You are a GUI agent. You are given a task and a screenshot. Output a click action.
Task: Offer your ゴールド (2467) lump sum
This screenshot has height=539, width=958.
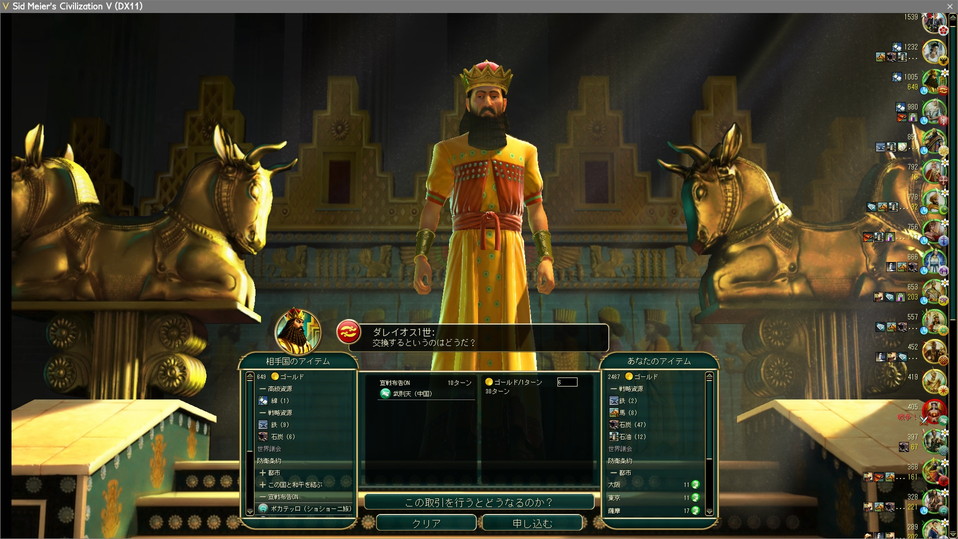click(x=640, y=376)
